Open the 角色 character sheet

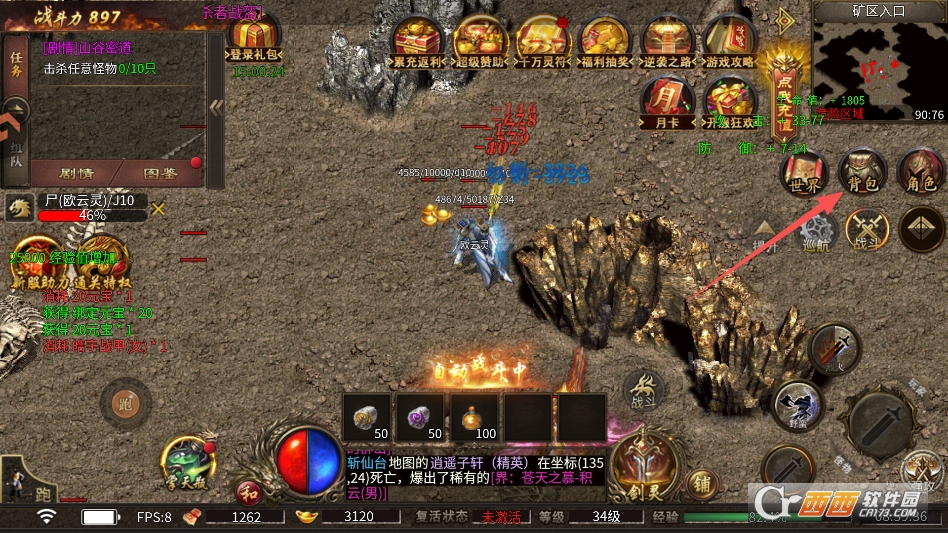[918, 172]
